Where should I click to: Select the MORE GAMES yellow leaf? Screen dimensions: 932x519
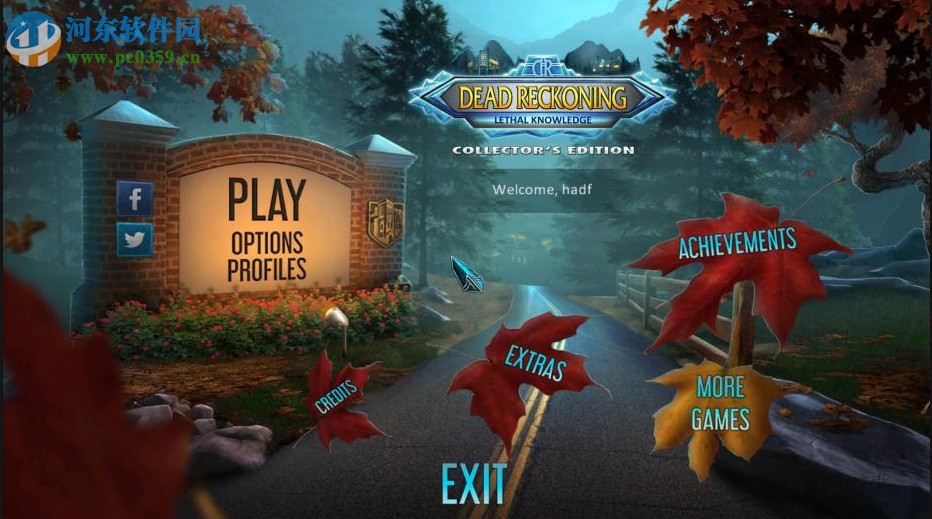(x=722, y=402)
